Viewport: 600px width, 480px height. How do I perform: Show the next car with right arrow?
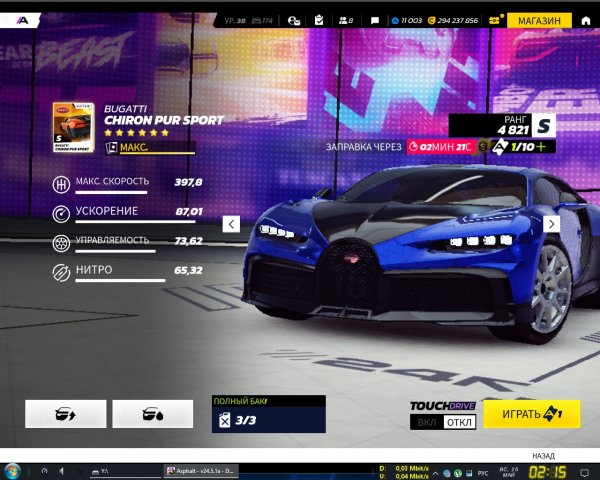click(579, 224)
